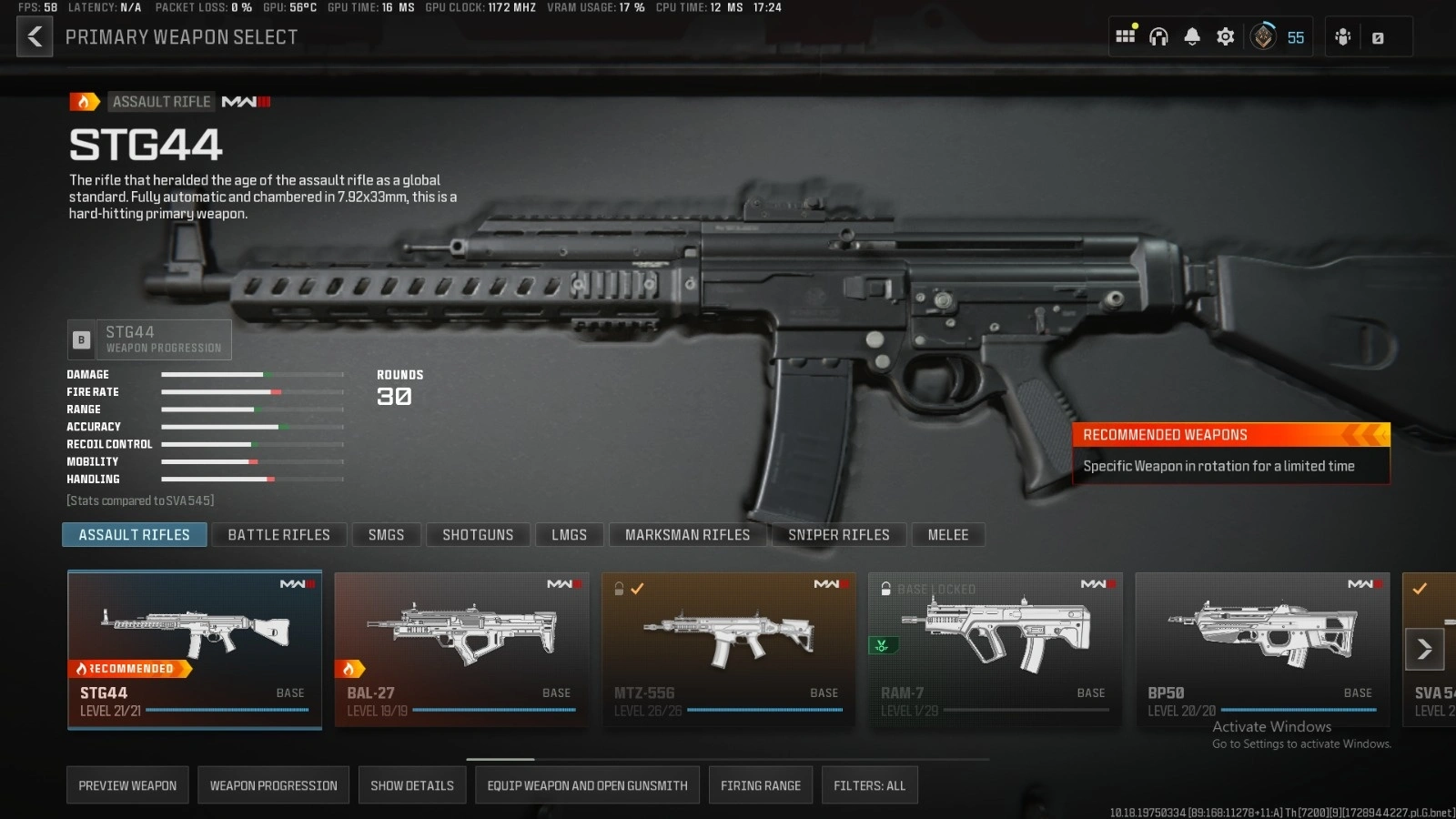Viewport: 1456px width, 819px height.
Task: Open the FIRING RANGE
Action: click(761, 784)
